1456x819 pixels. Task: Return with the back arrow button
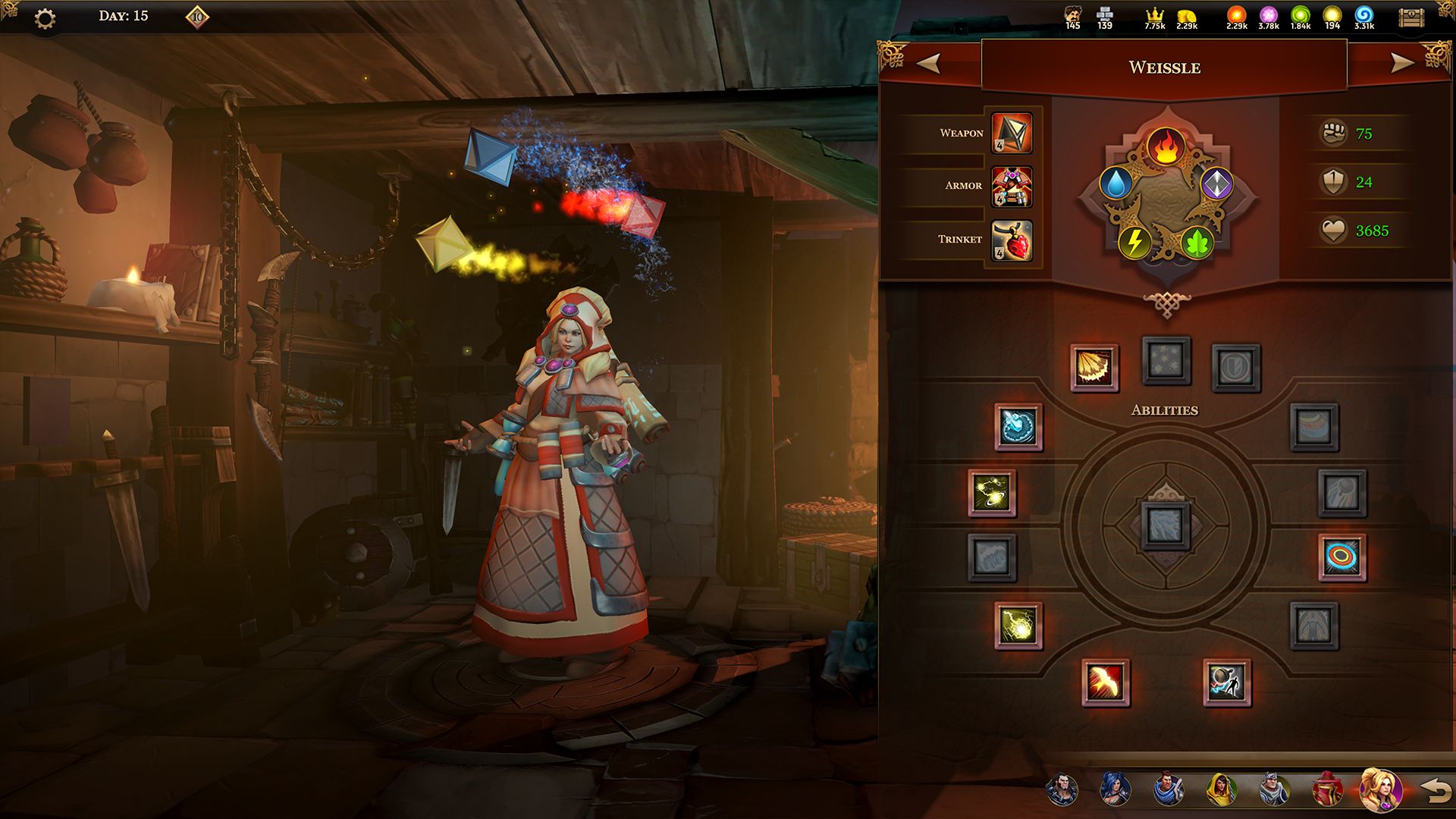tap(1435, 791)
